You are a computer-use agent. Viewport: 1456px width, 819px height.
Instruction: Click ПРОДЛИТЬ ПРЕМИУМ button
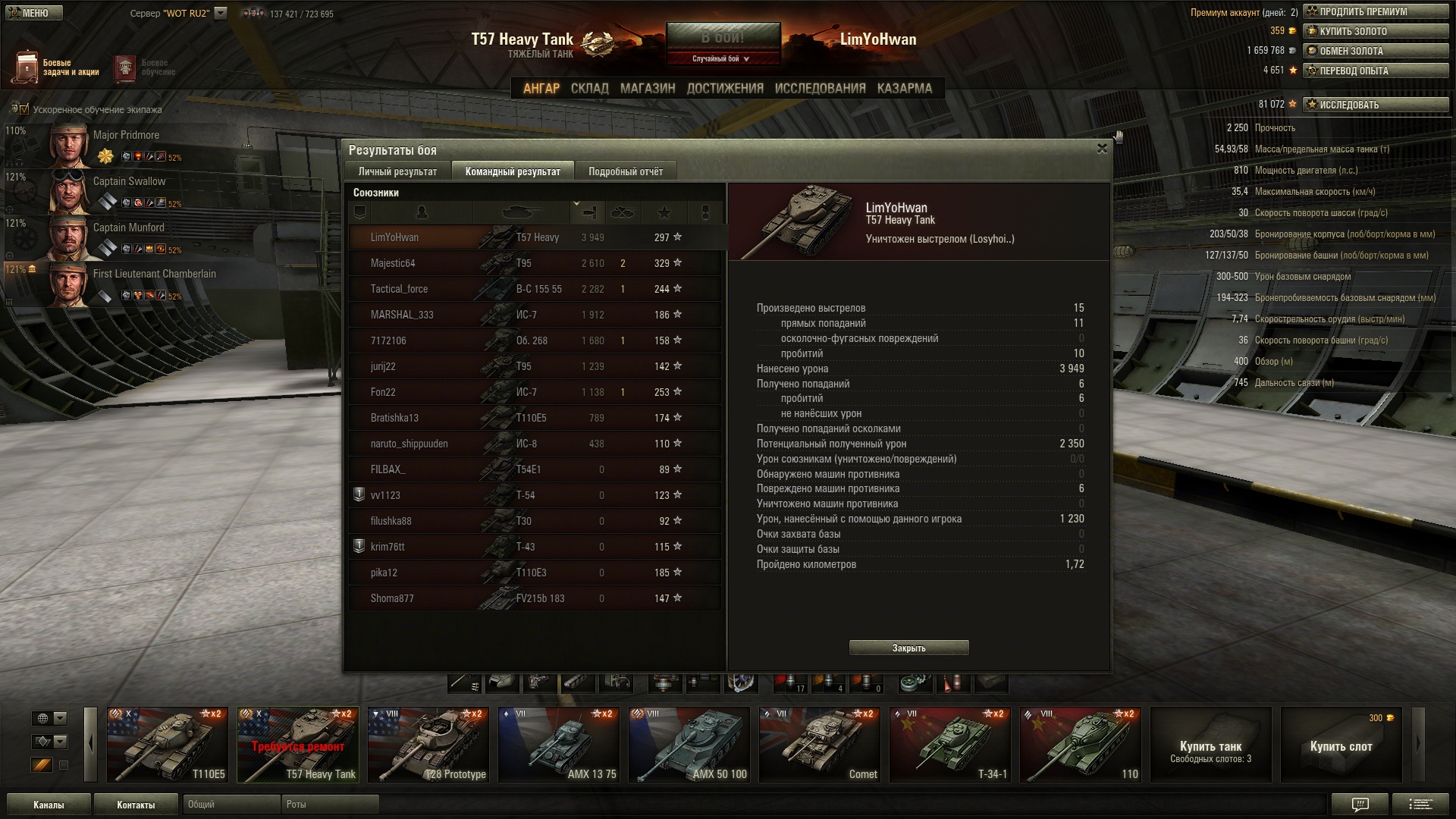click(x=1375, y=11)
